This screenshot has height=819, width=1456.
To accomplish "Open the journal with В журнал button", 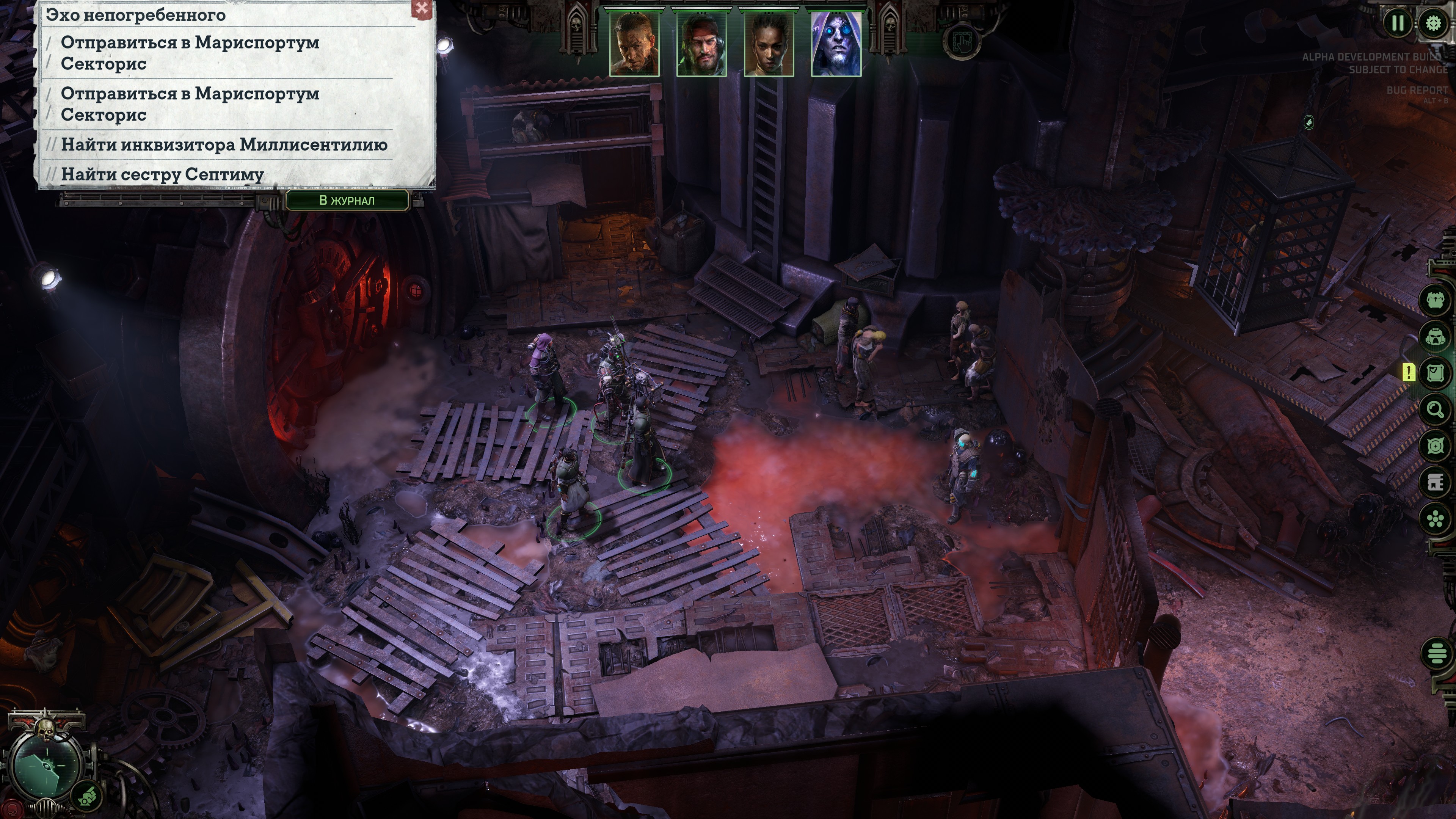I will [347, 200].
